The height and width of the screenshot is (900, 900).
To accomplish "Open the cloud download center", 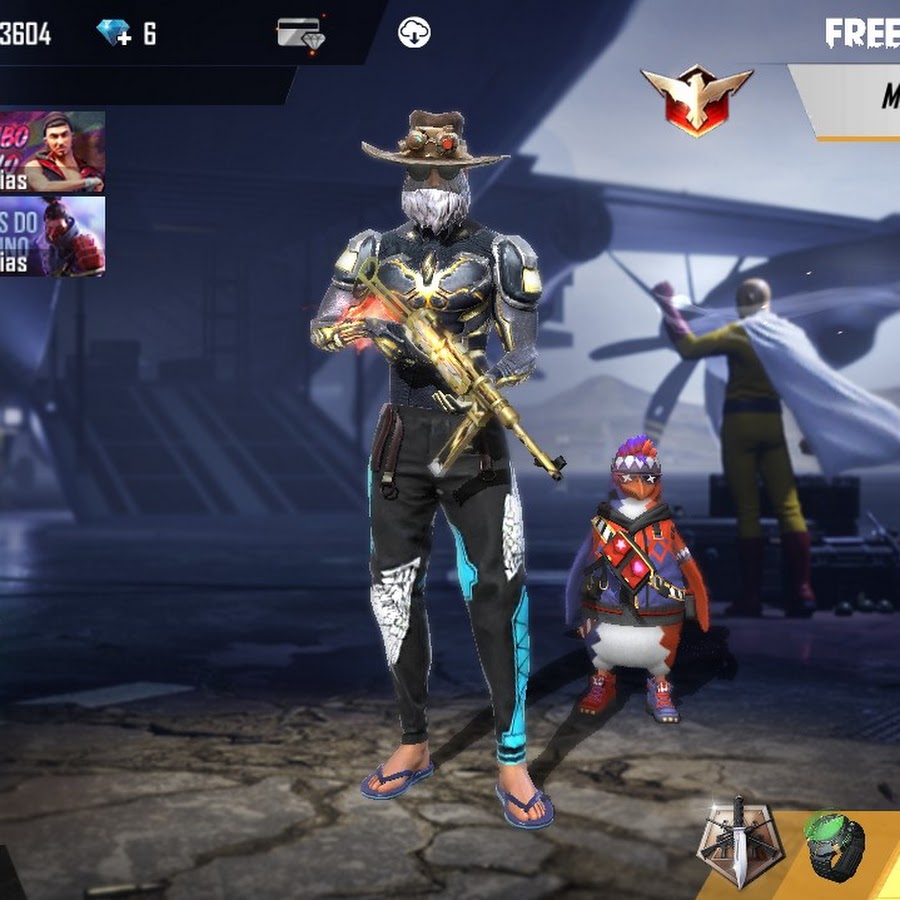I will point(414,32).
